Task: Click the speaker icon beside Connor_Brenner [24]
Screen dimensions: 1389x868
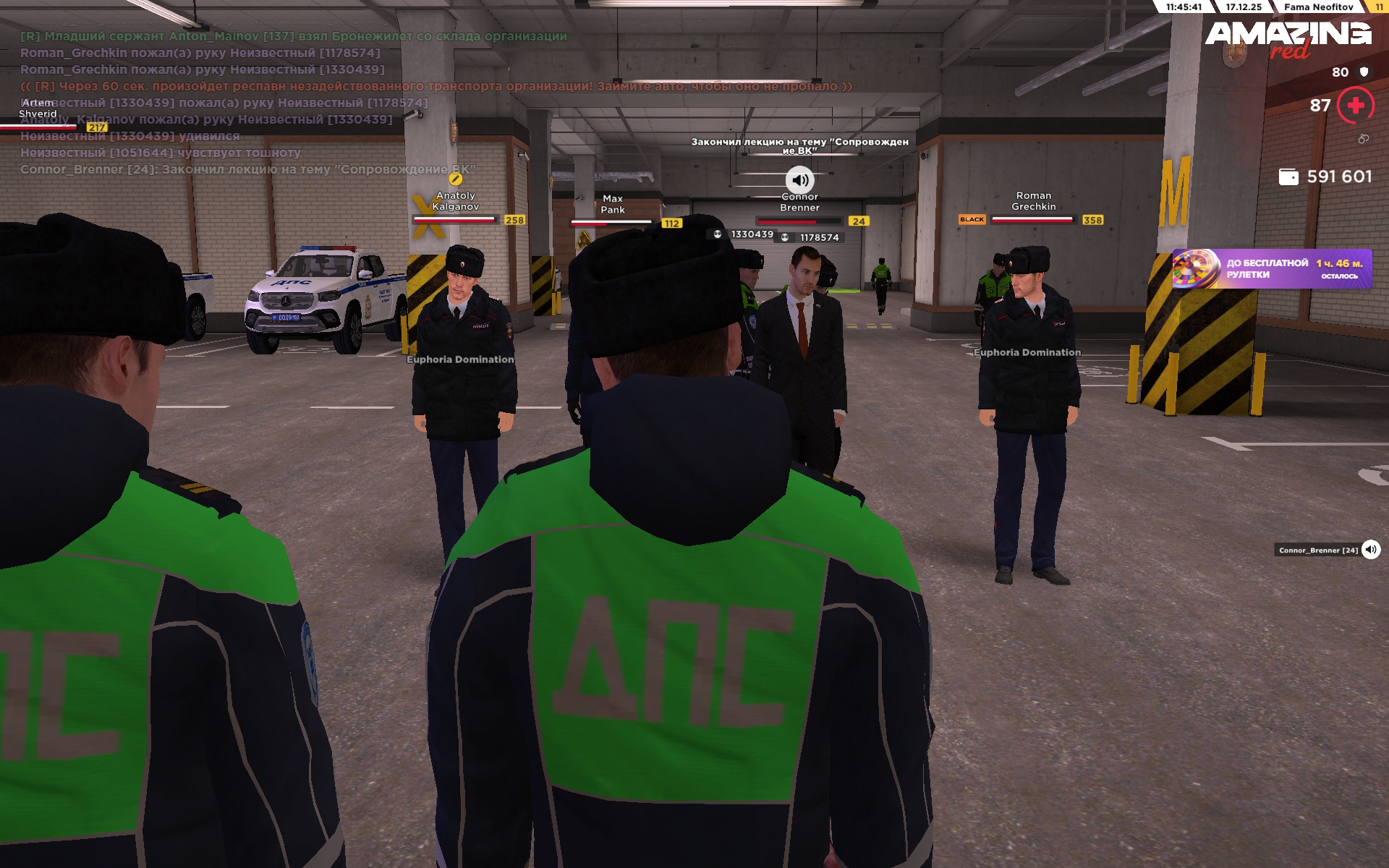Action: point(1370,550)
